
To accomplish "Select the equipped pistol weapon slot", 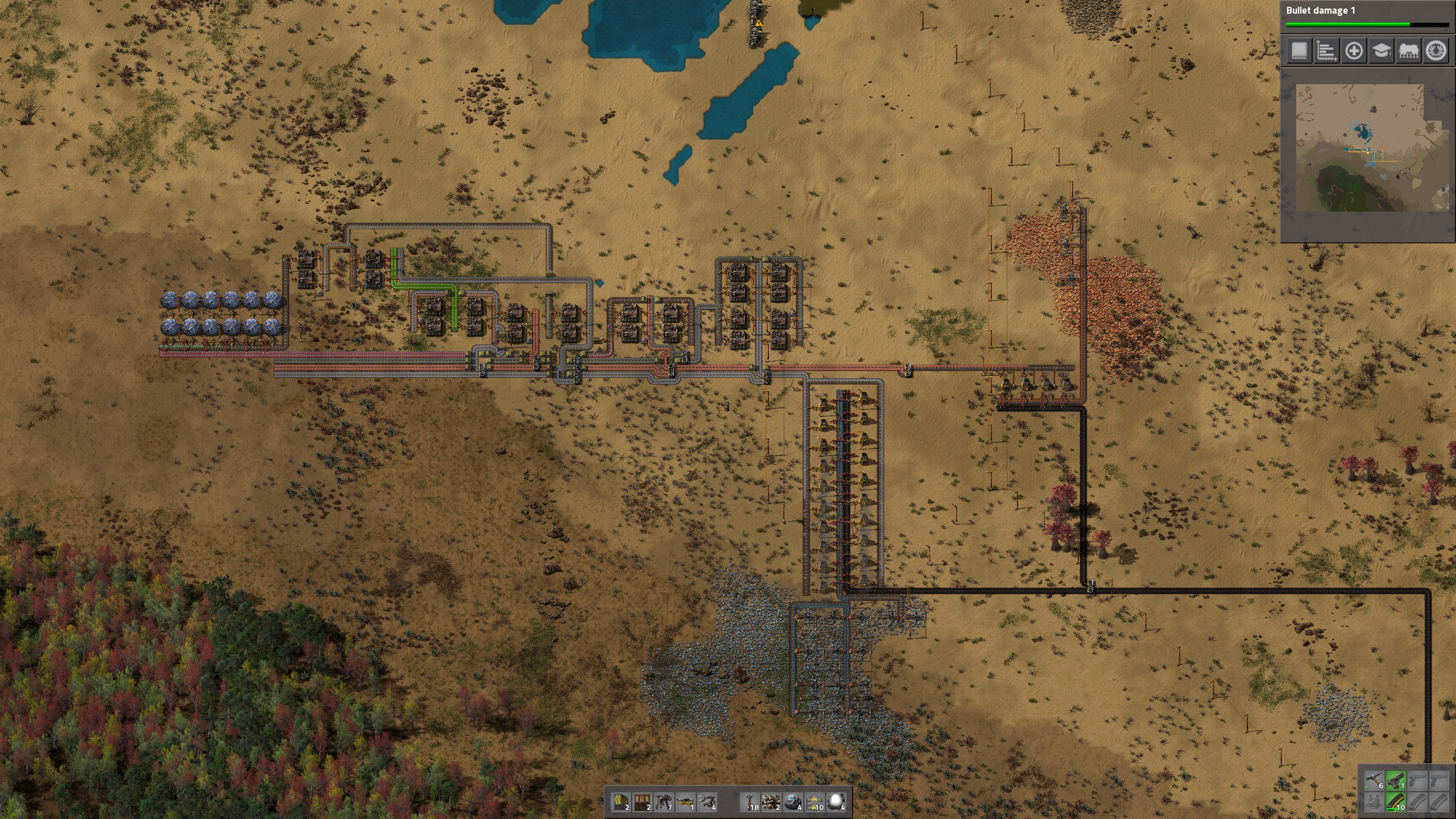I will (1396, 781).
